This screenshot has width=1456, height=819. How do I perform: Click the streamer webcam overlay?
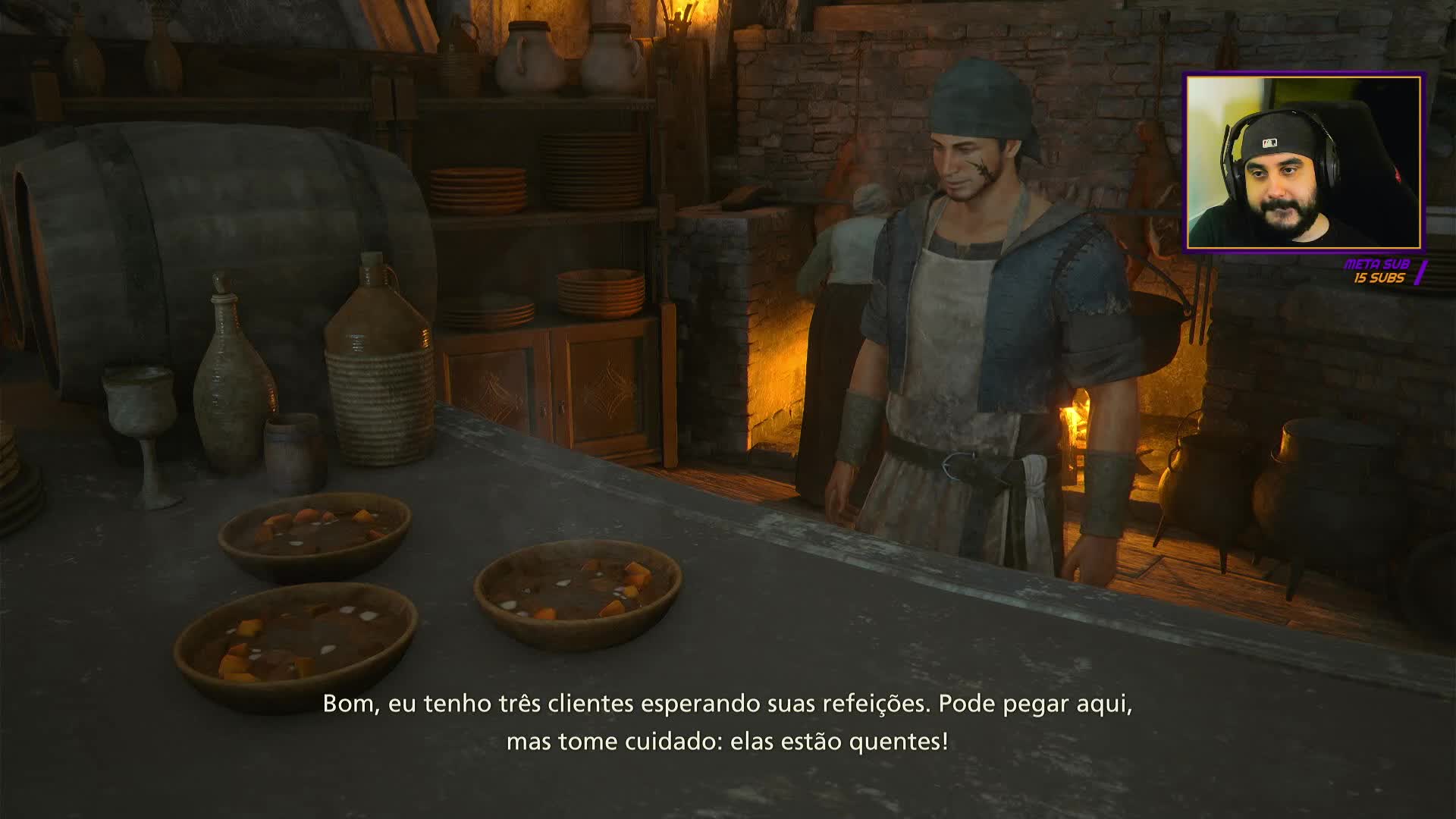coord(1304,162)
